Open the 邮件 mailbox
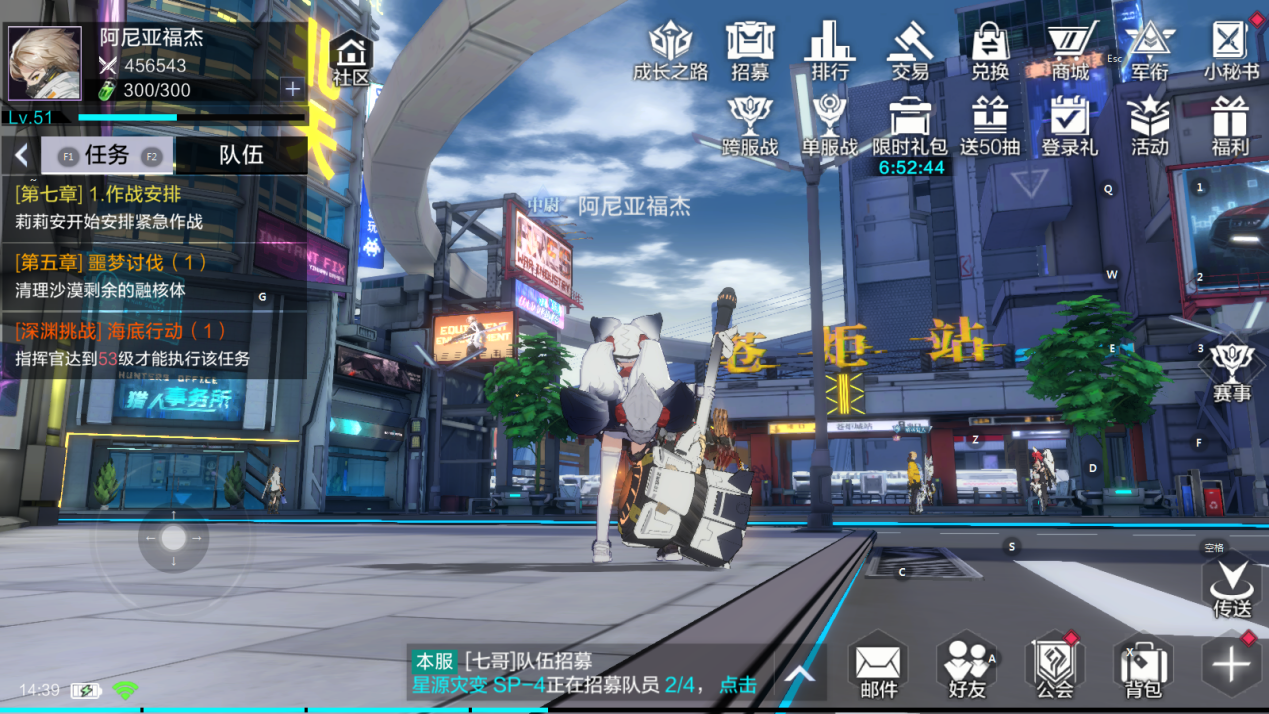Image resolution: width=1269 pixels, height=714 pixels. tap(878, 666)
